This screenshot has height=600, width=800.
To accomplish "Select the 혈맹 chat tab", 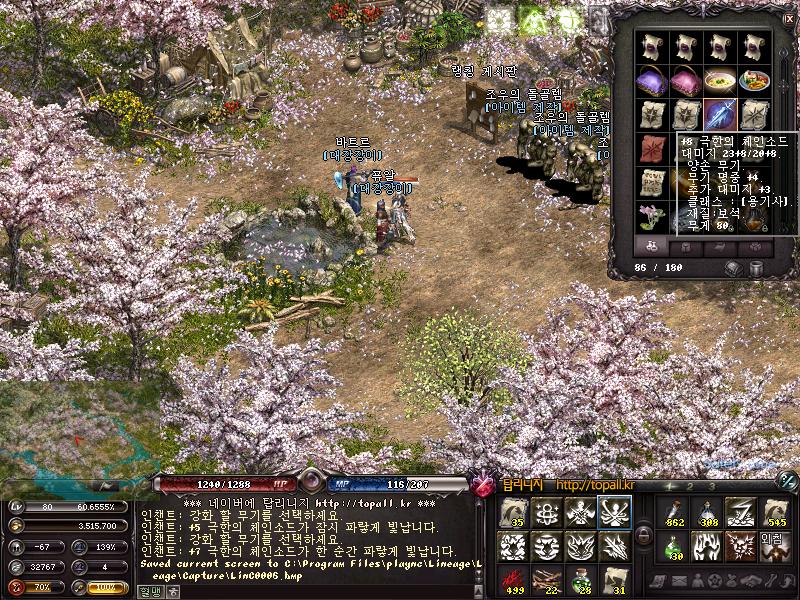I will click(x=150, y=592).
